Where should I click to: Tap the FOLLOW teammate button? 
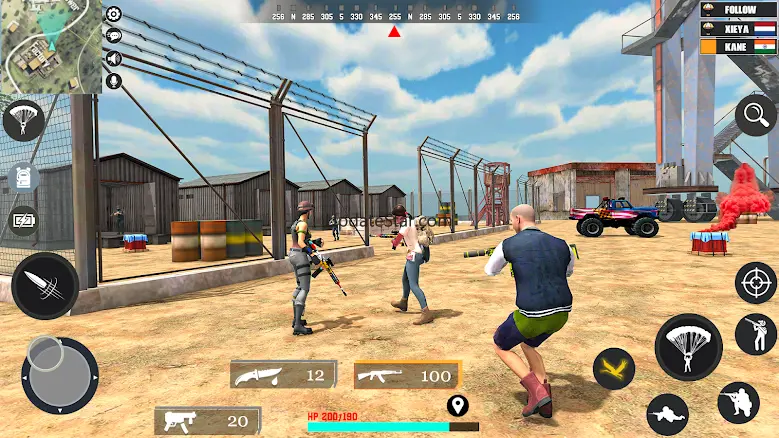(738, 10)
